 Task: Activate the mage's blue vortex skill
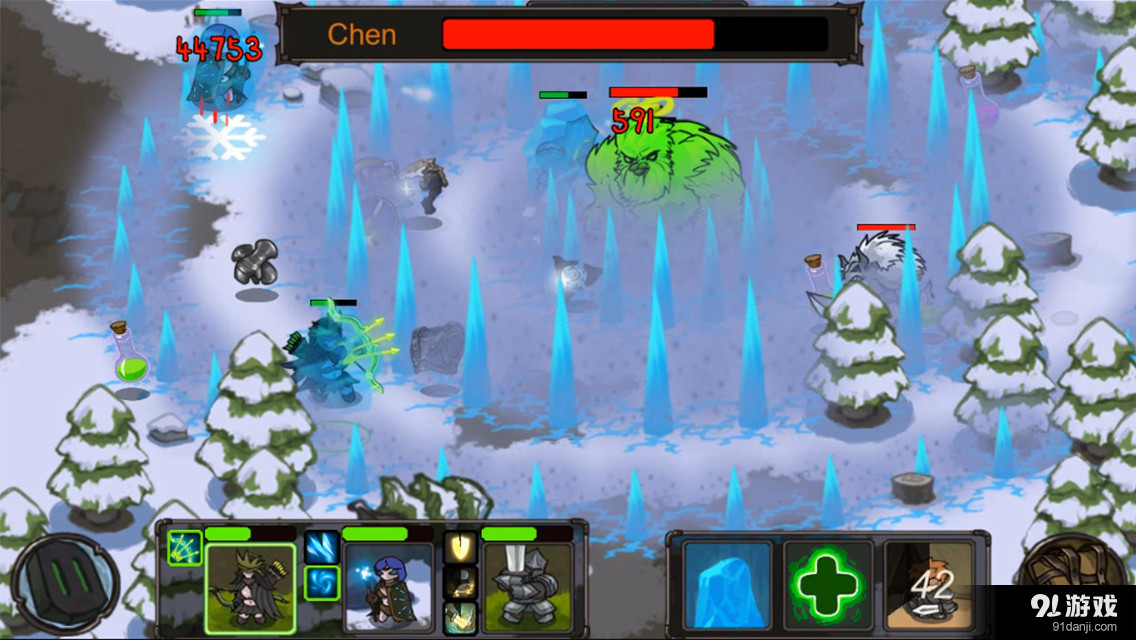(322, 582)
